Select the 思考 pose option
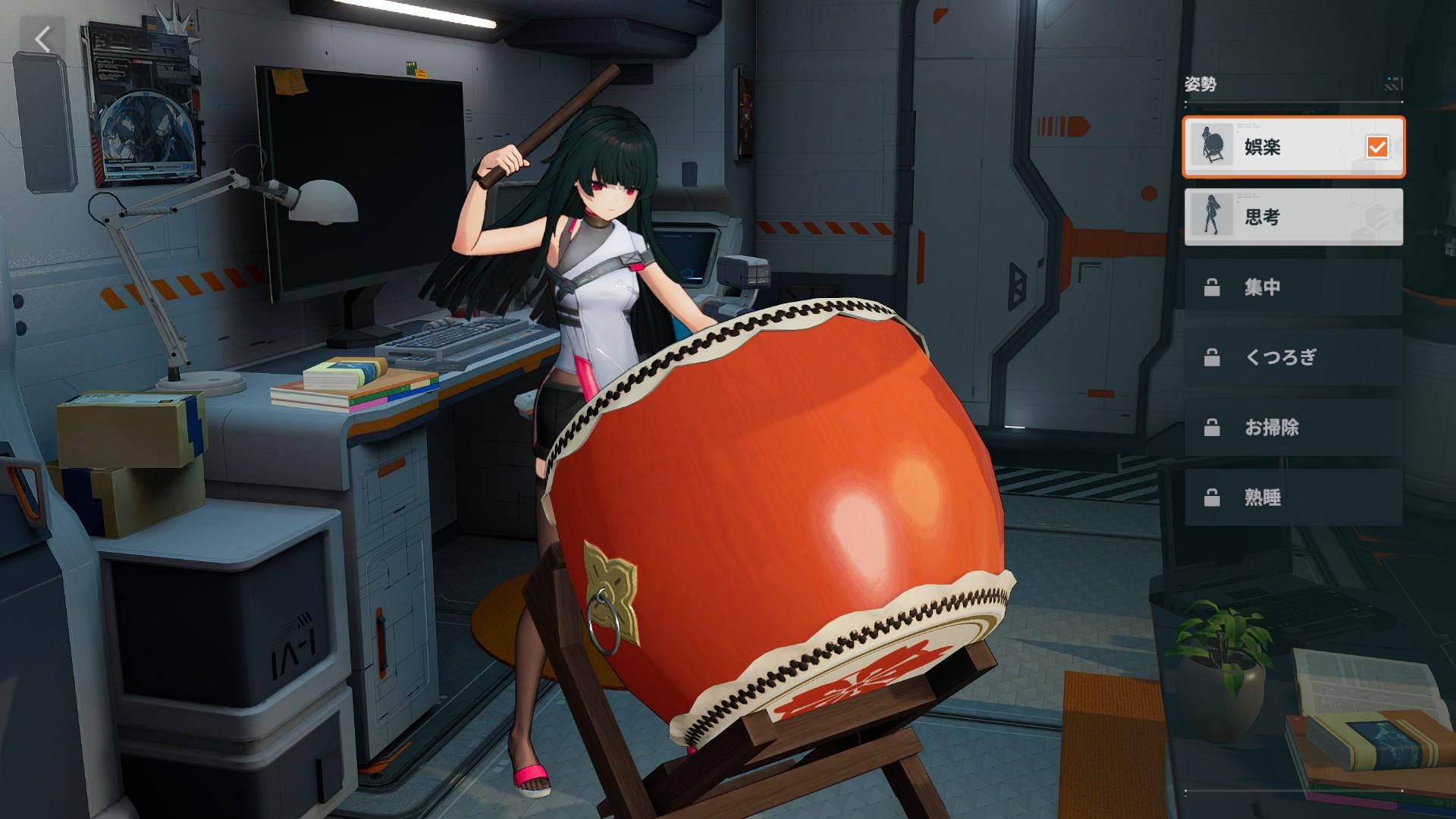1456x819 pixels. [1293, 218]
